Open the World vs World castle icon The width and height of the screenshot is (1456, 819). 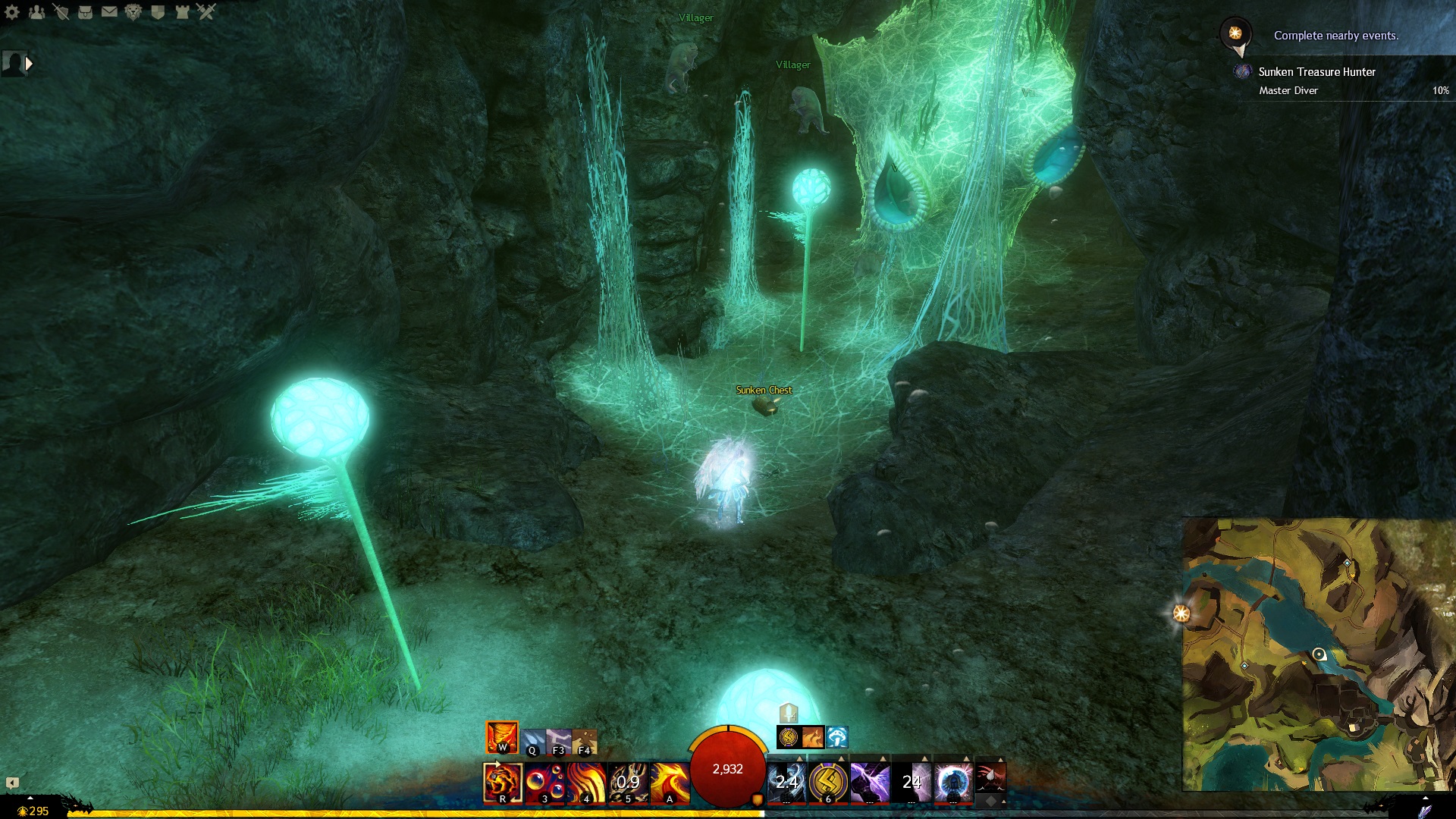point(182,12)
